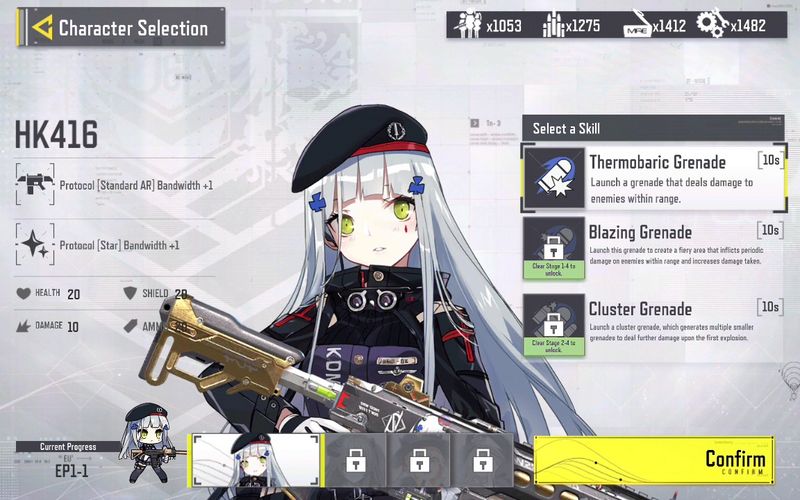Click the Star protocol icon
Screen dimensions: 800x500
click(35, 246)
